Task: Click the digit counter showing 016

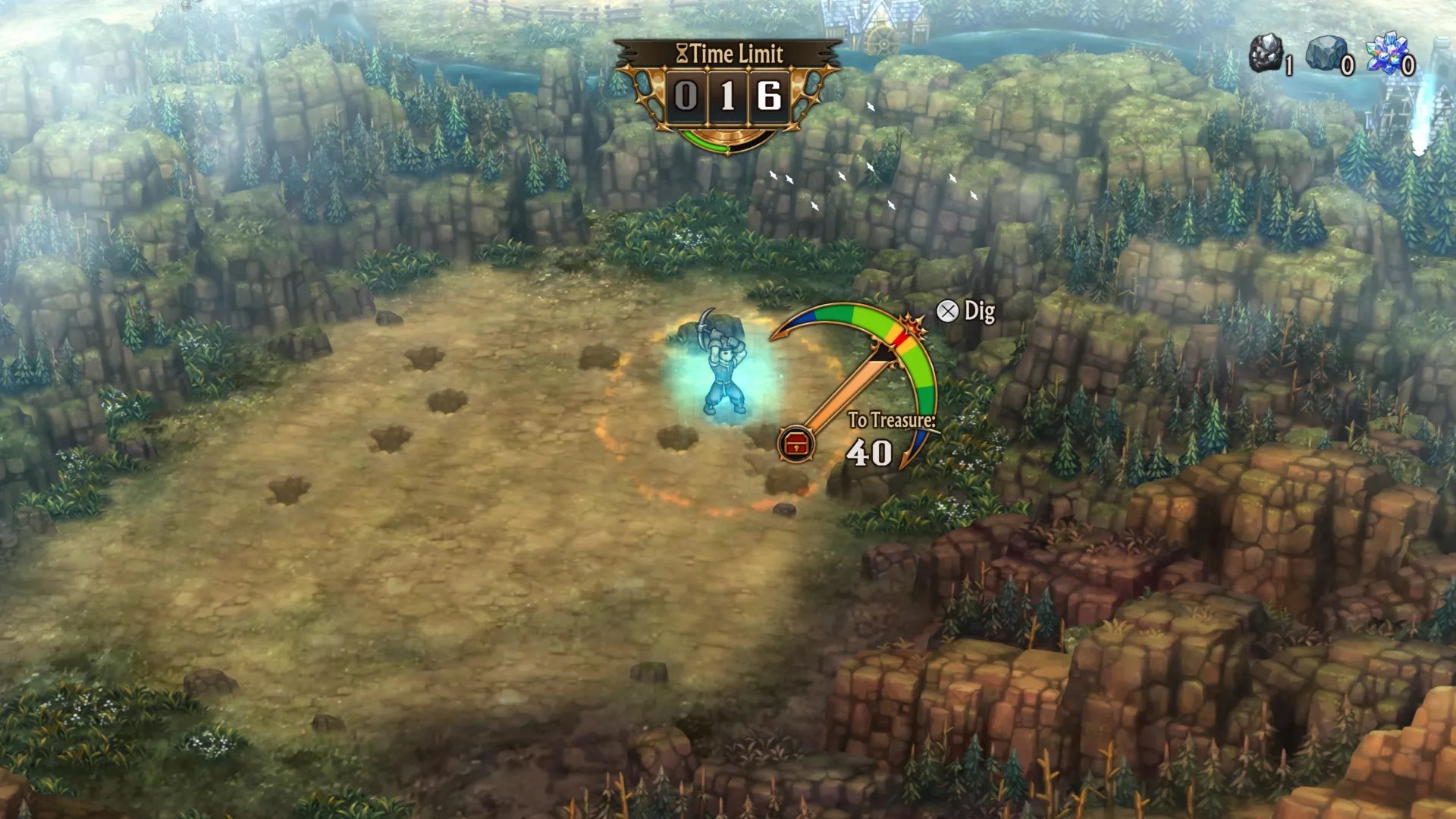Action: pyautogui.click(x=728, y=95)
